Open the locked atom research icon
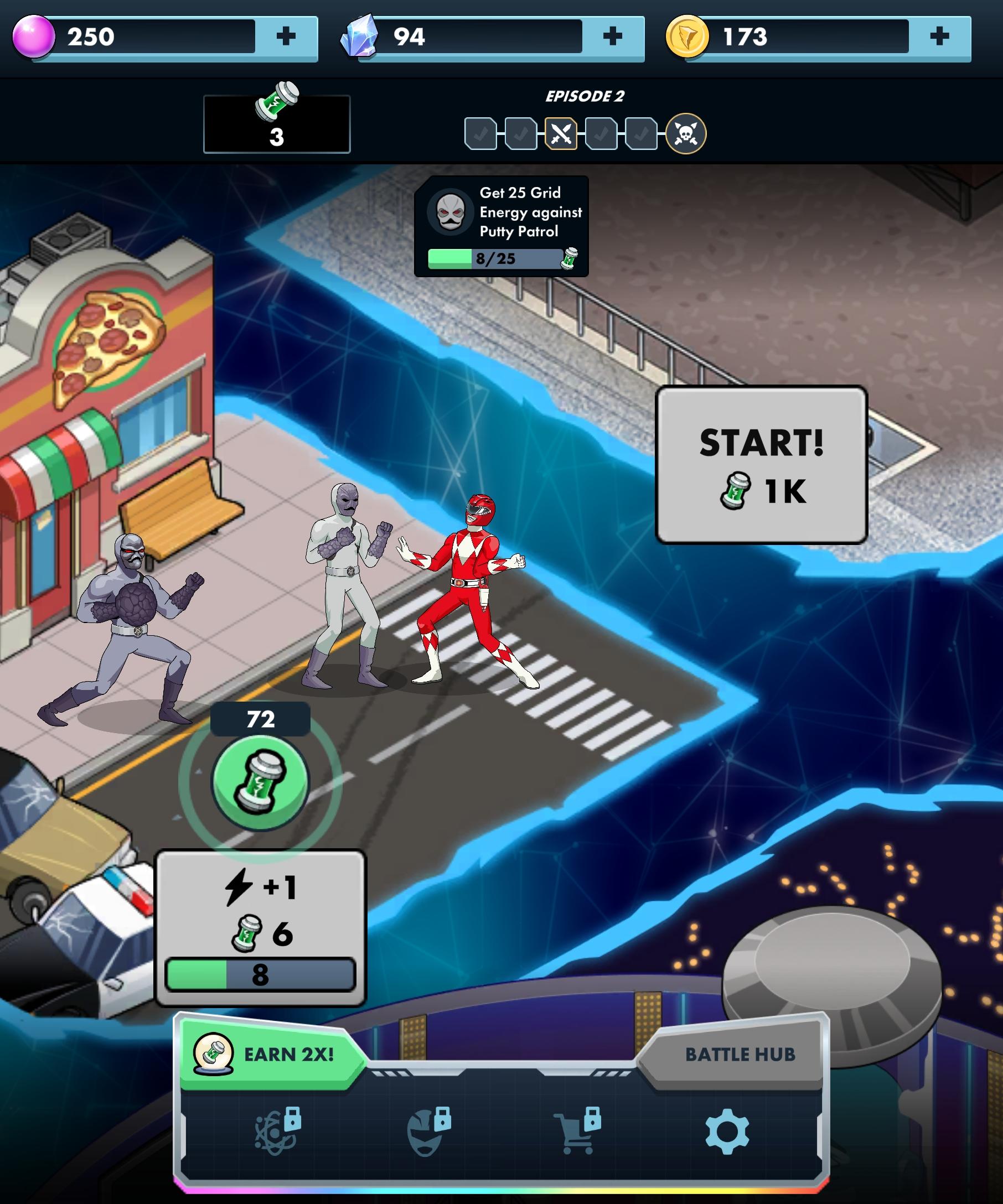Image resolution: width=1003 pixels, height=1204 pixels. [x=277, y=1132]
